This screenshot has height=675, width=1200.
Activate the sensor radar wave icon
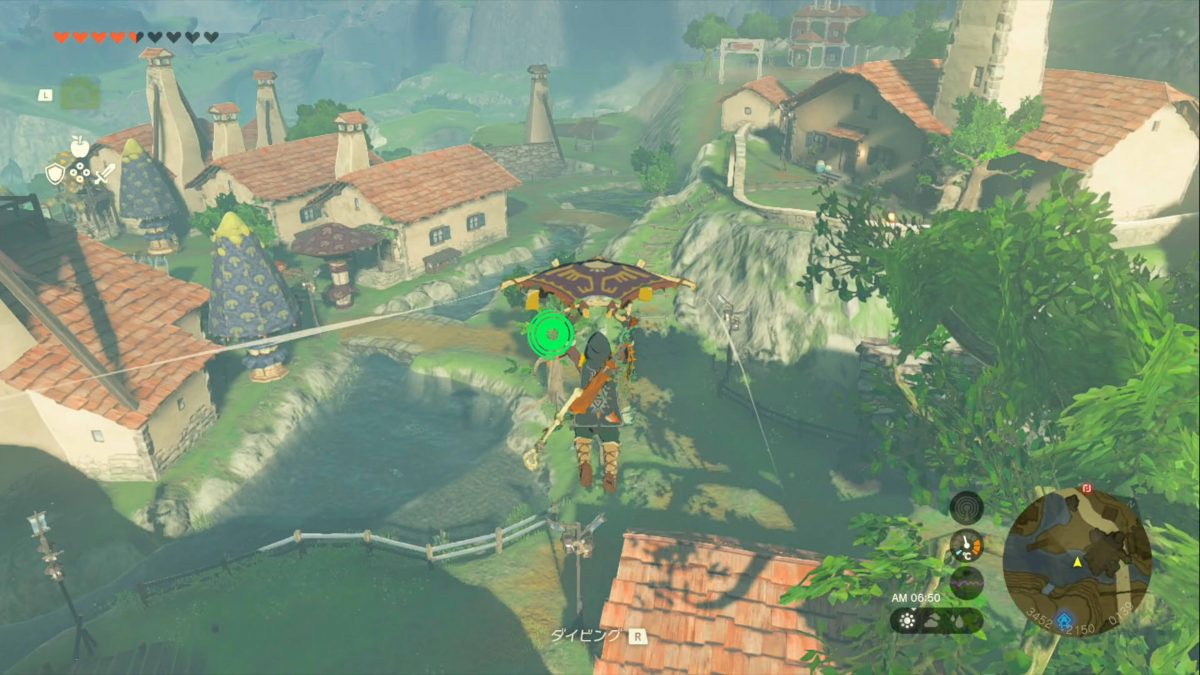[967, 506]
